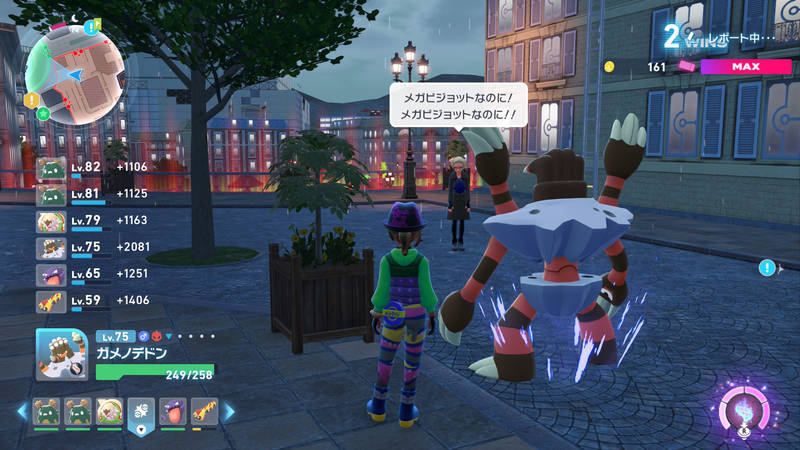Select the highlighted white slot in party bar
The image size is (800, 450).
tap(139, 410)
